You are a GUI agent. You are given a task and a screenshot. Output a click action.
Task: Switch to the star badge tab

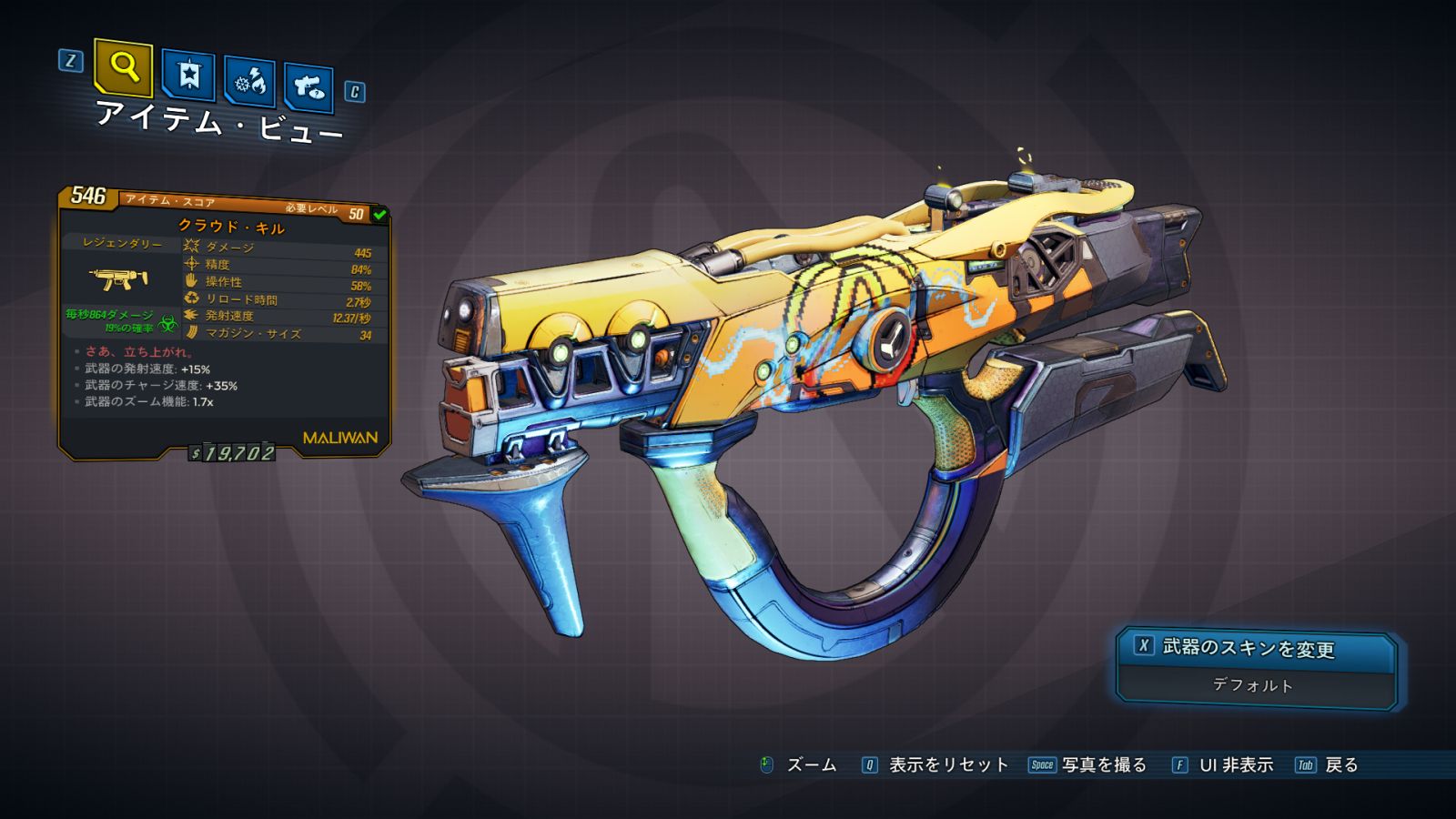(x=188, y=76)
